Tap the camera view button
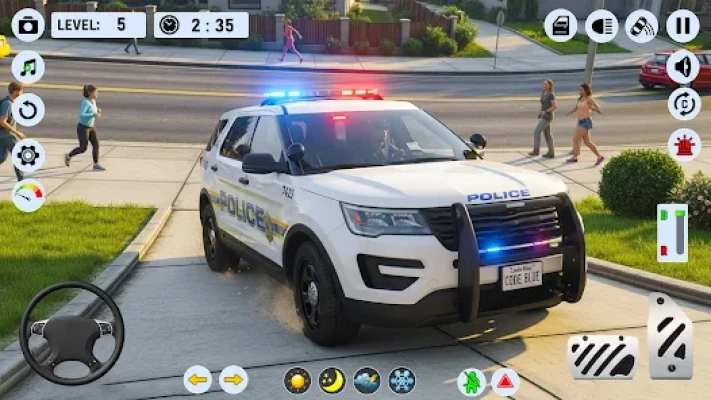 (28, 24)
